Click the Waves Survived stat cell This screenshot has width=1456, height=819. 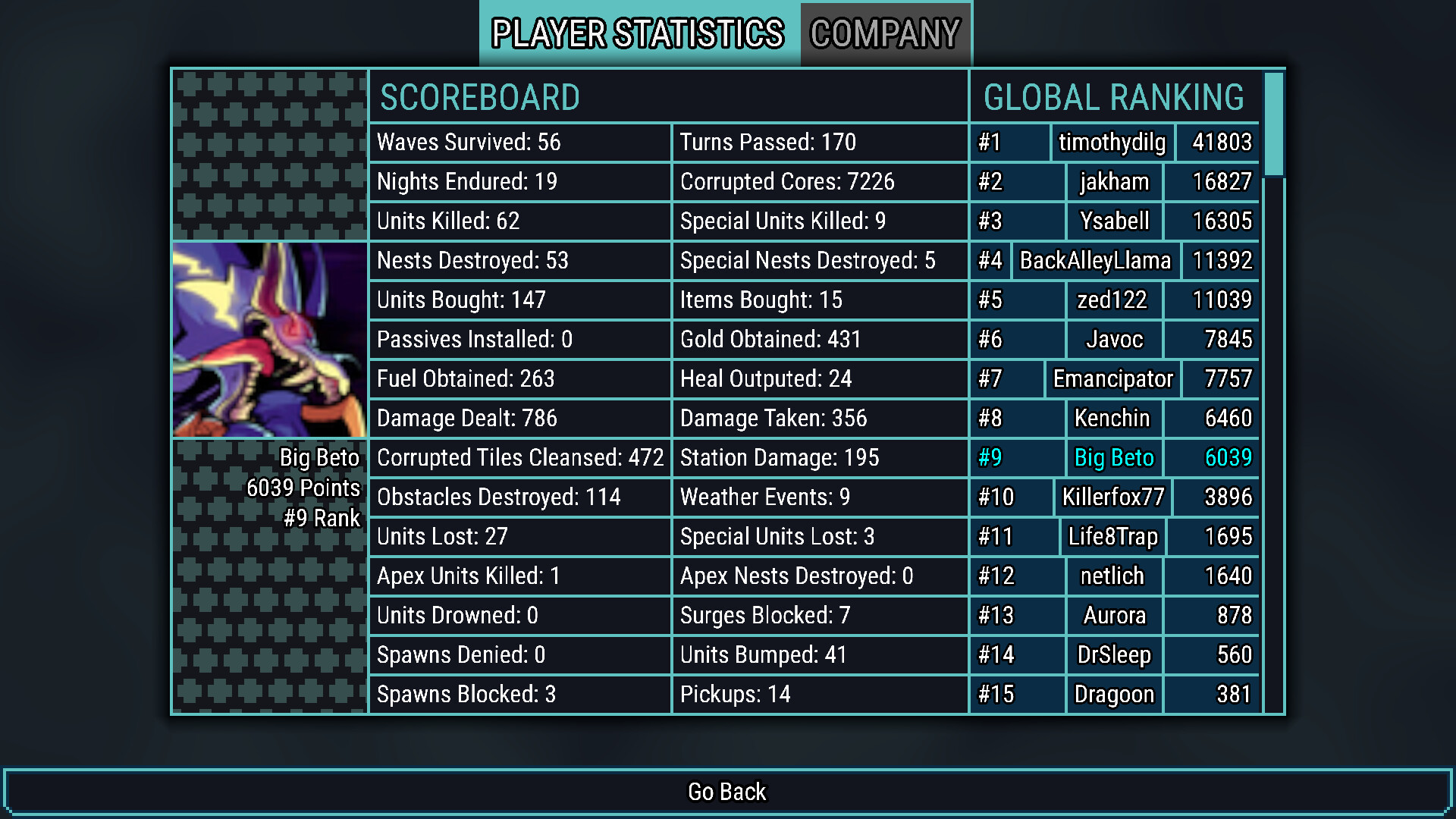click(x=520, y=143)
